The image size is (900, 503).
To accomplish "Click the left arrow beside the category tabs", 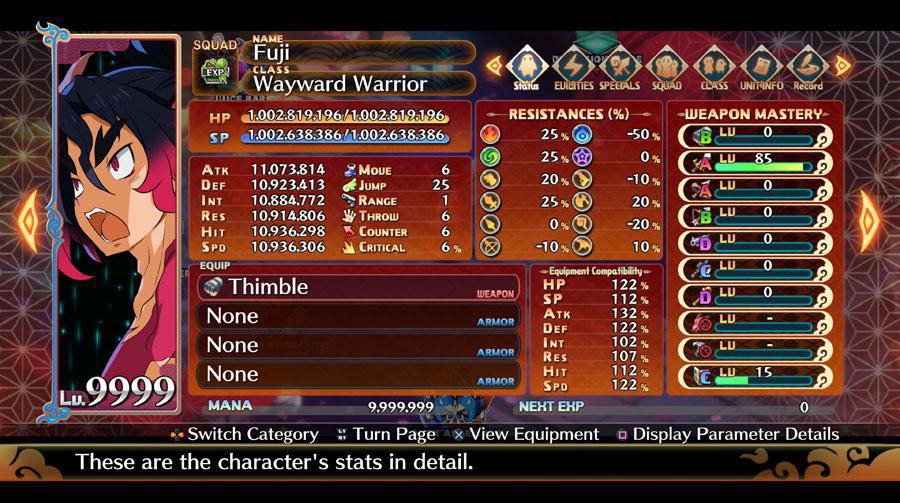I will click(x=493, y=66).
